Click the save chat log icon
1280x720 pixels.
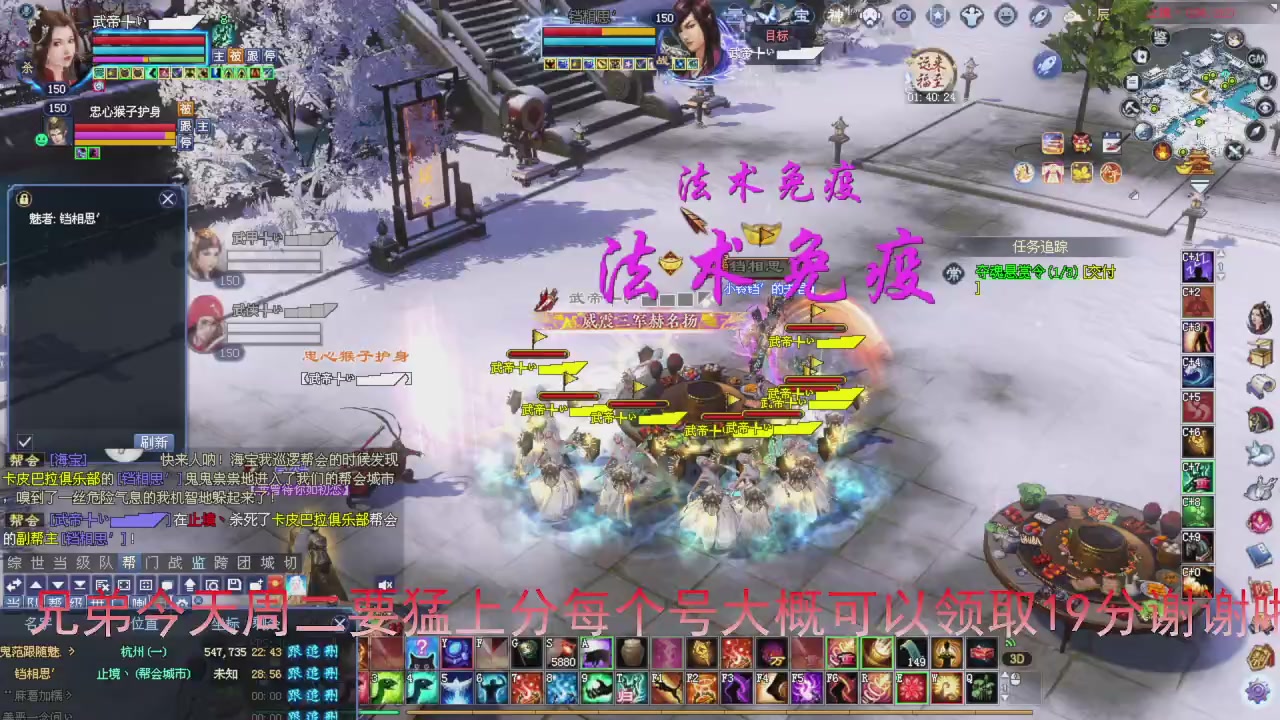234,584
